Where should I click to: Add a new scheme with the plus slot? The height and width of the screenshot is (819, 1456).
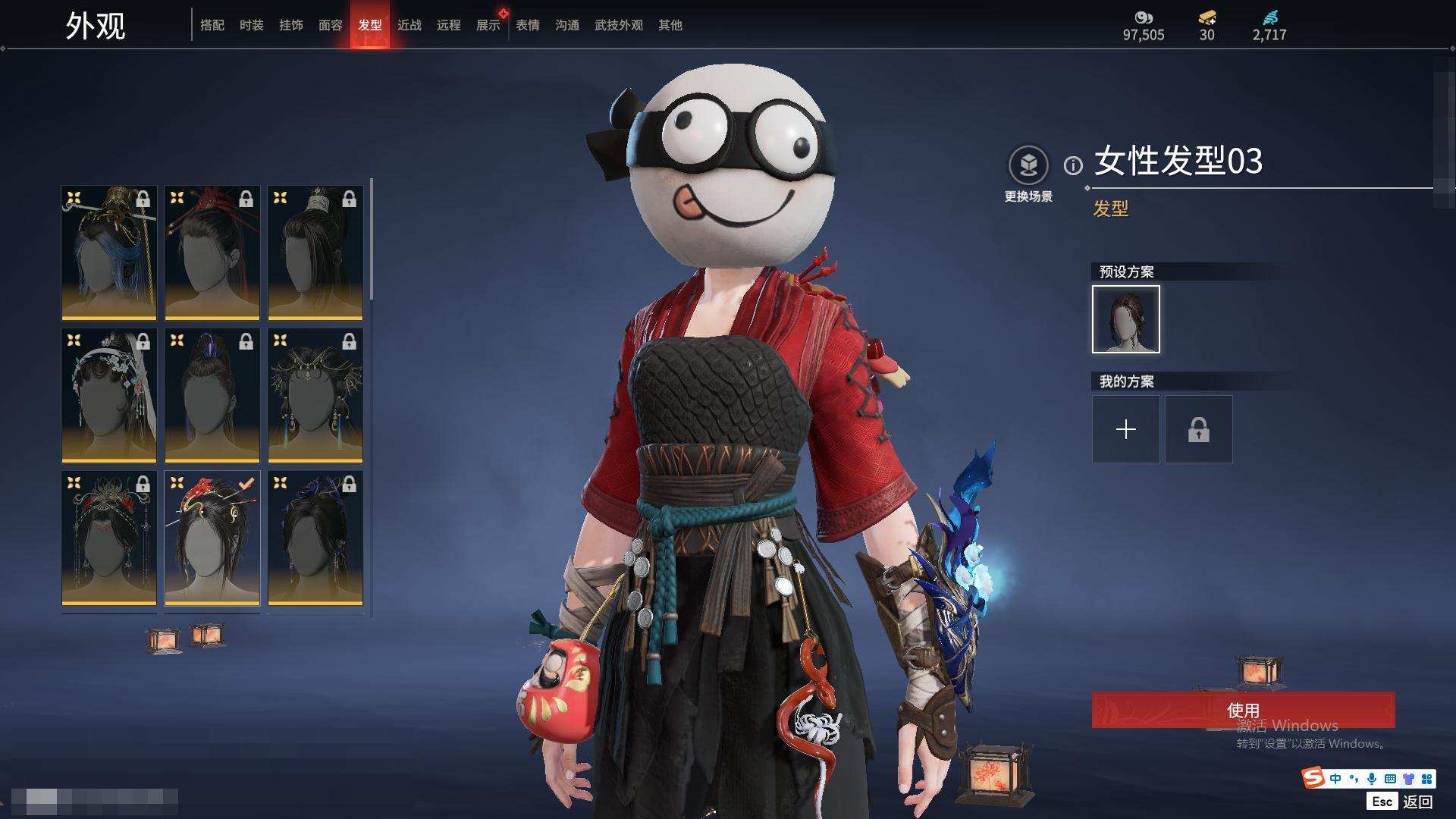[x=1126, y=430]
